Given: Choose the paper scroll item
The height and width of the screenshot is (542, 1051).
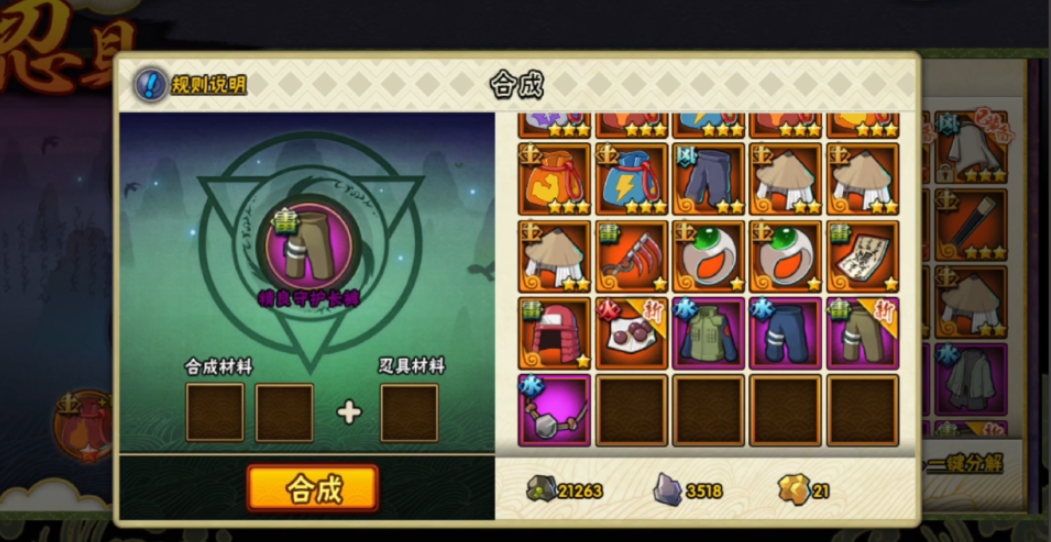Looking at the screenshot, I should (863, 256).
